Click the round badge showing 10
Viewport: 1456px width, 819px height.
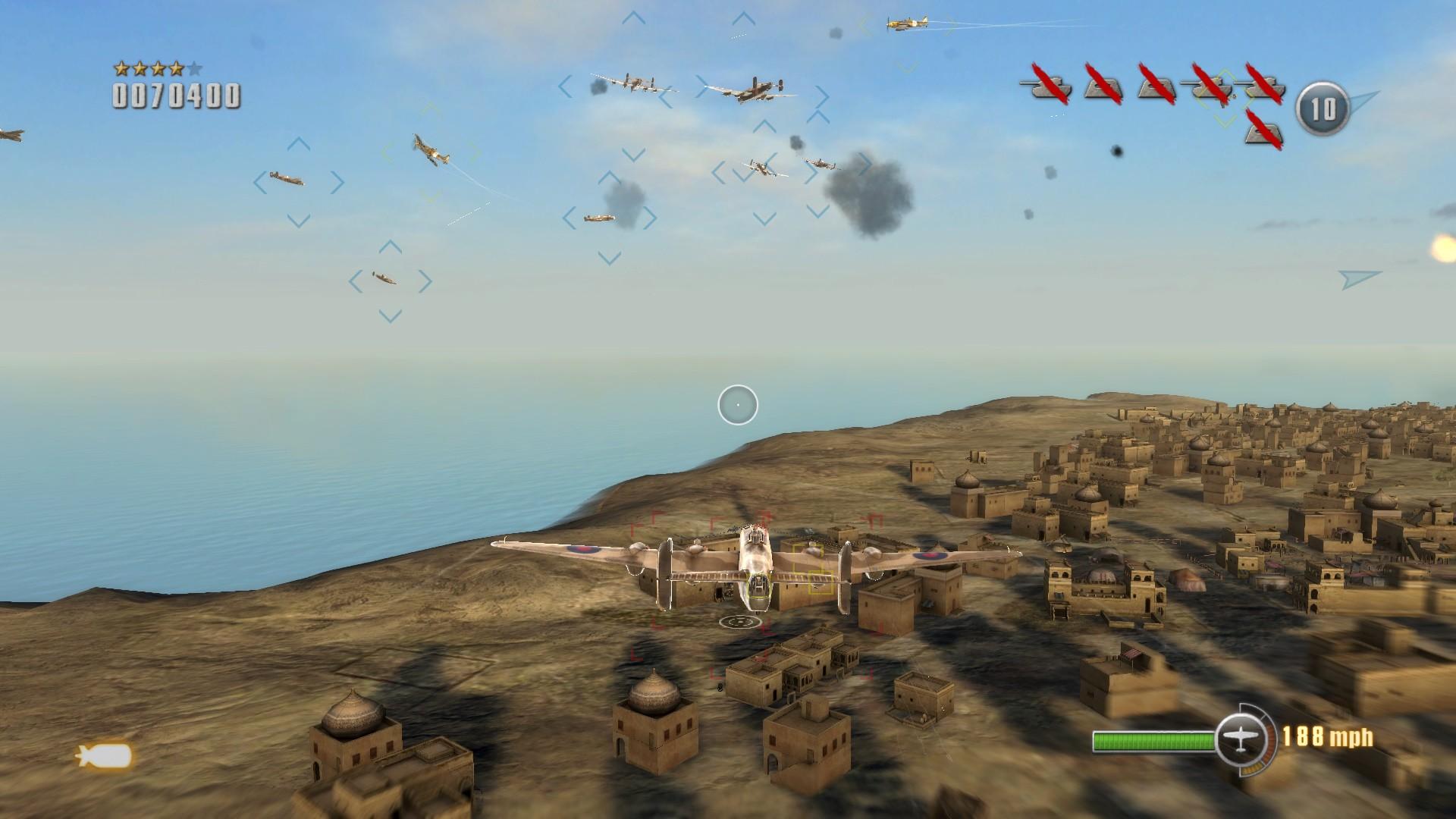(1323, 109)
